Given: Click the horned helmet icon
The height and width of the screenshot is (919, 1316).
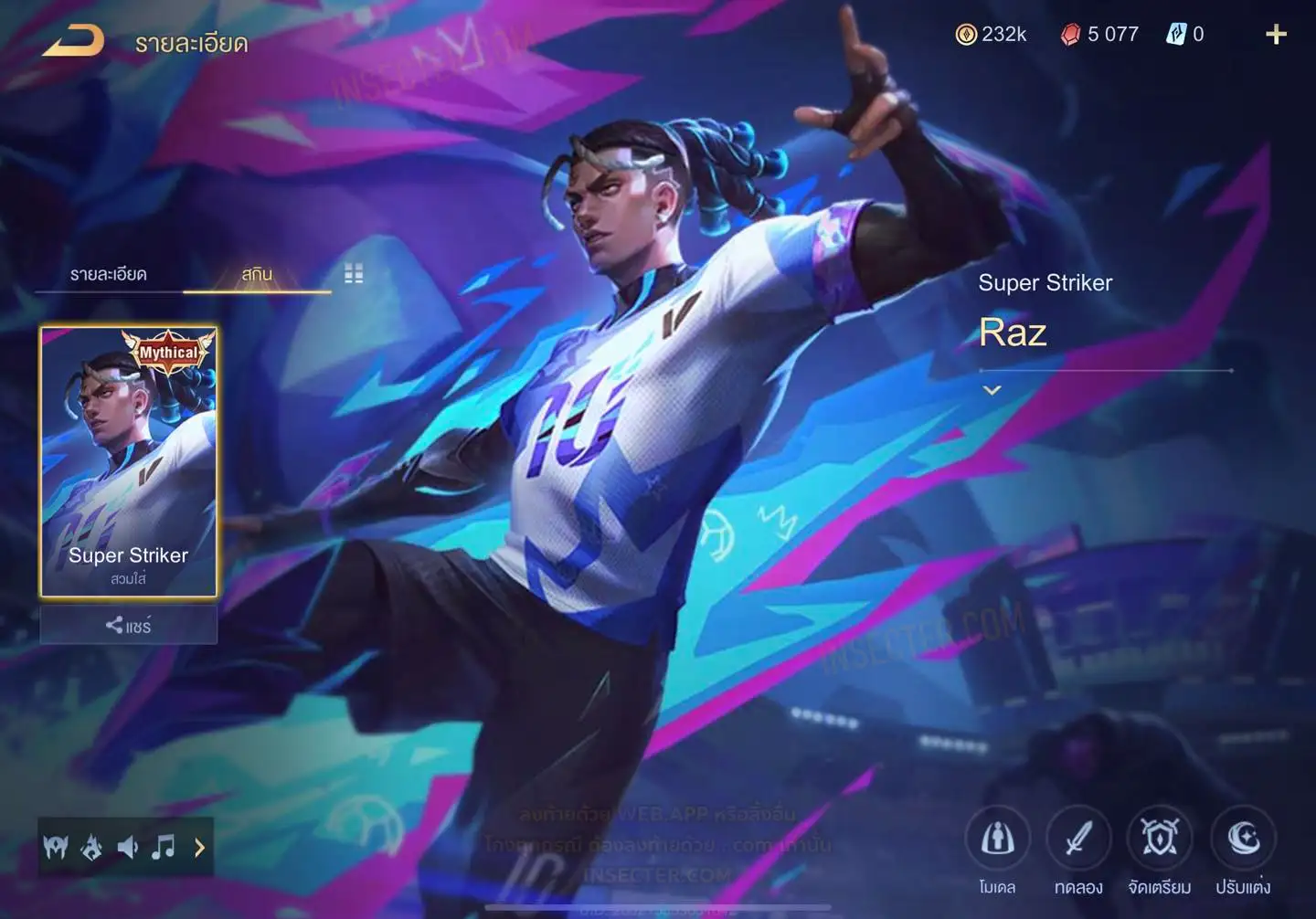Looking at the screenshot, I should click(56, 848).
